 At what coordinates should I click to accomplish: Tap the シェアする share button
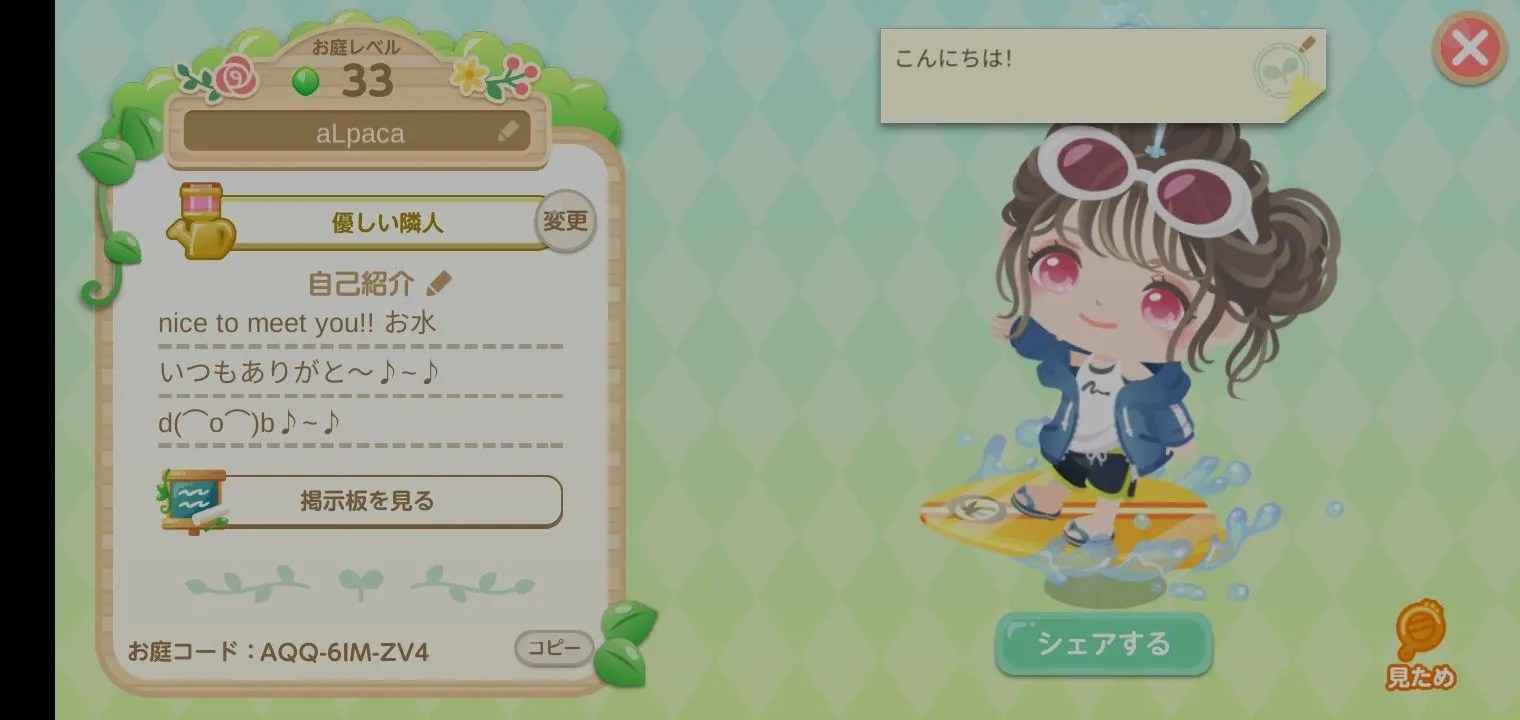(x=1104, y=644)
